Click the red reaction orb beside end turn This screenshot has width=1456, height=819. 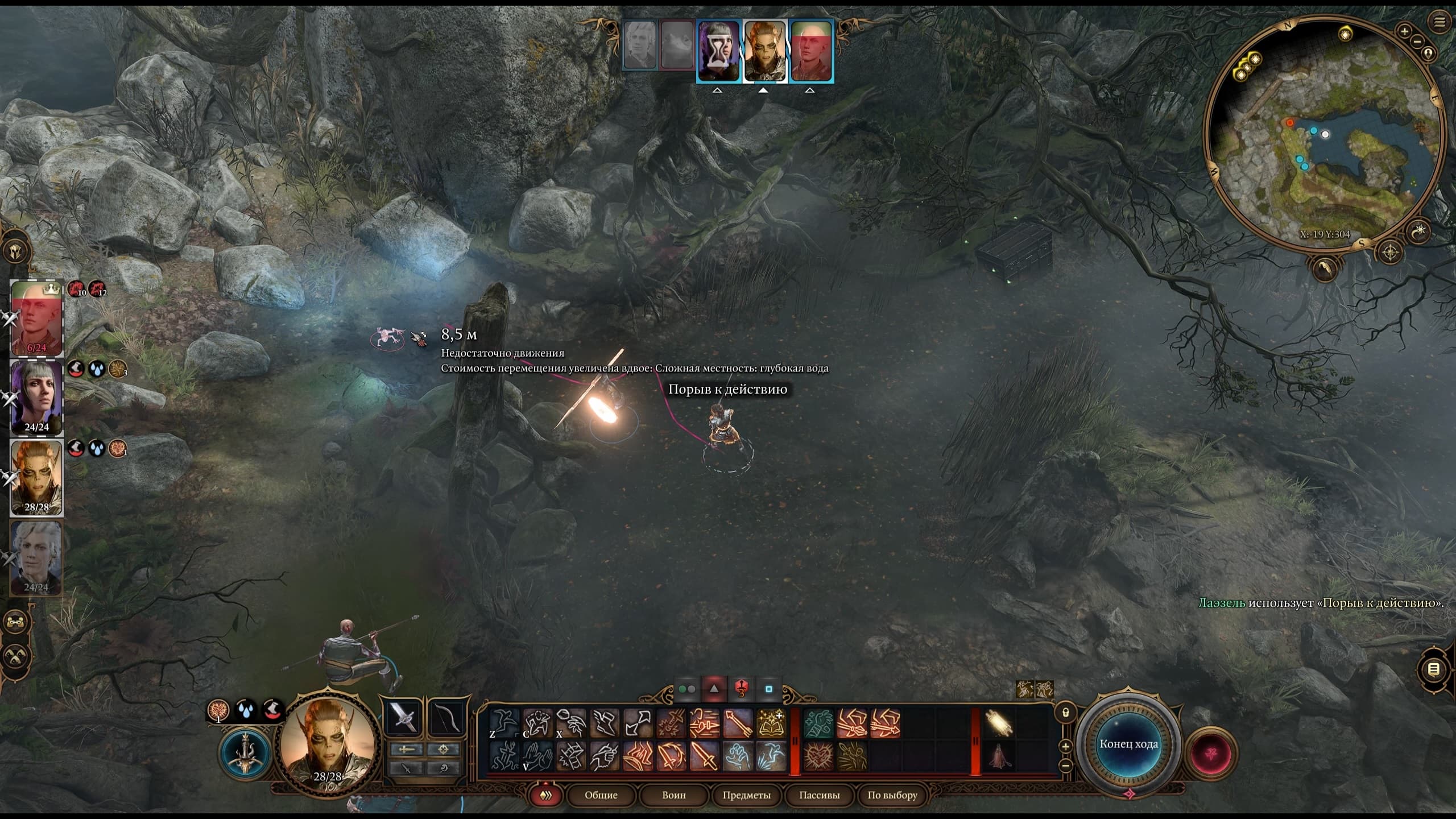[x=1210, y=753]
